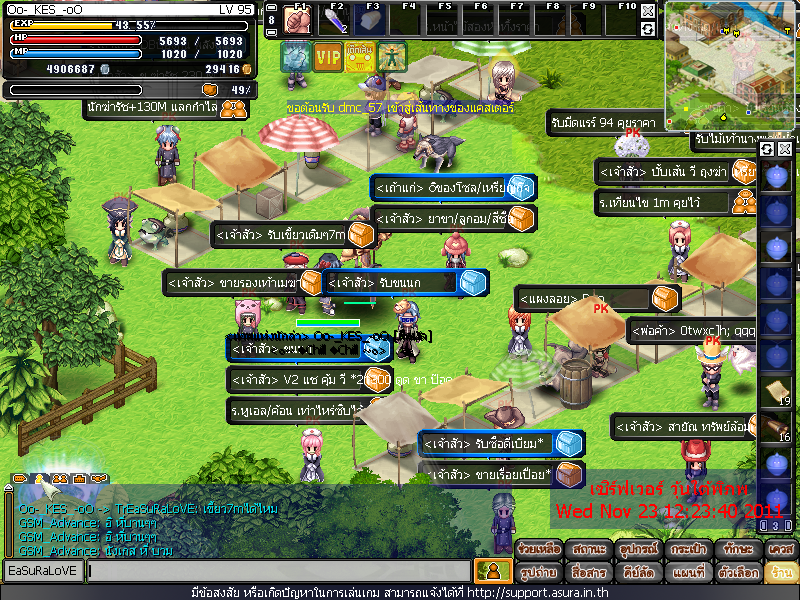This screenshot has width=800, height=600.
Task: Click the chat message input field
Action: 278,571
